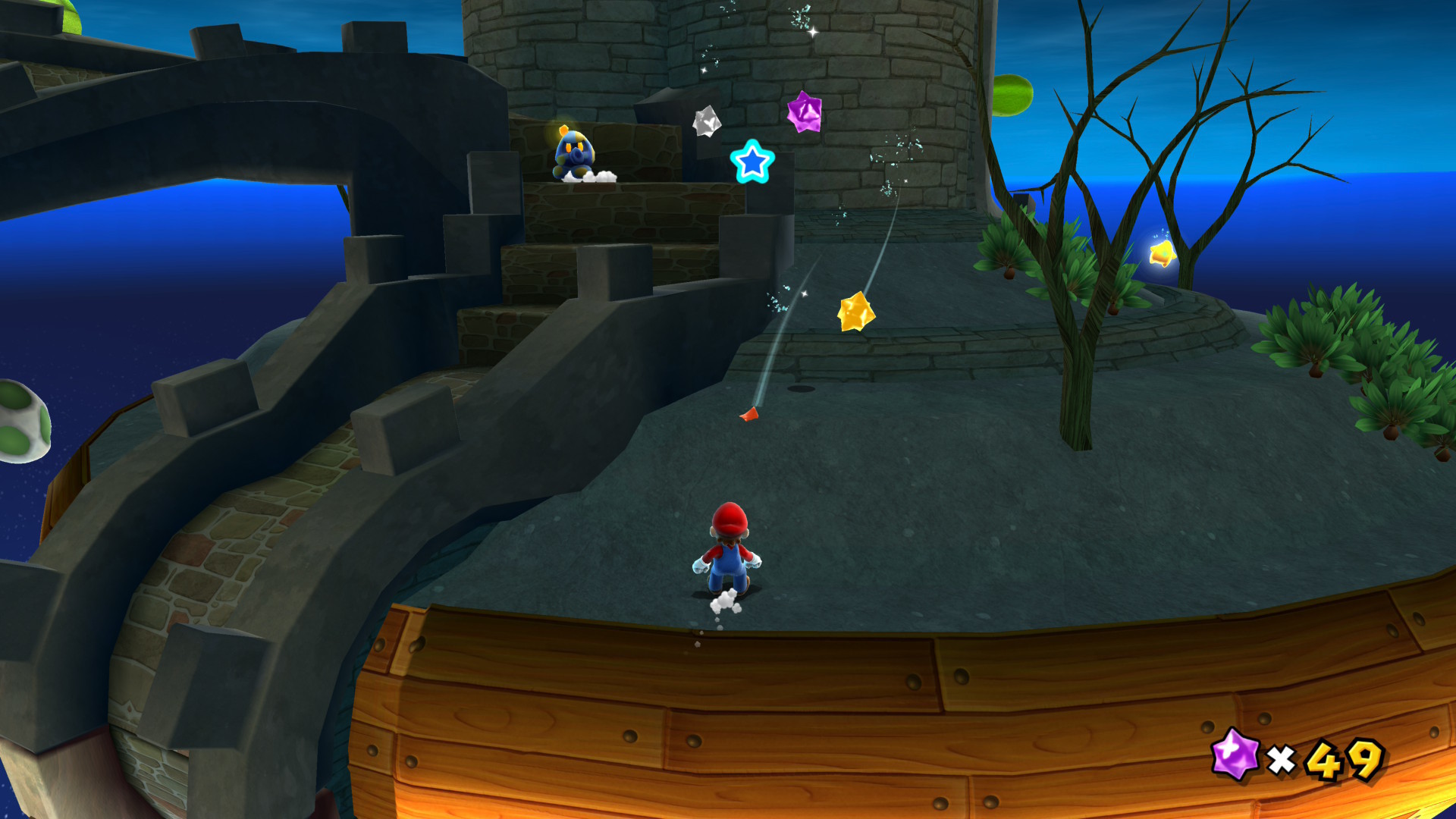Image resolution: width=1456 pixels, height=819 pixels.
Task: Click the orange fragment falling near Mario
Action: tap(748, 414)
